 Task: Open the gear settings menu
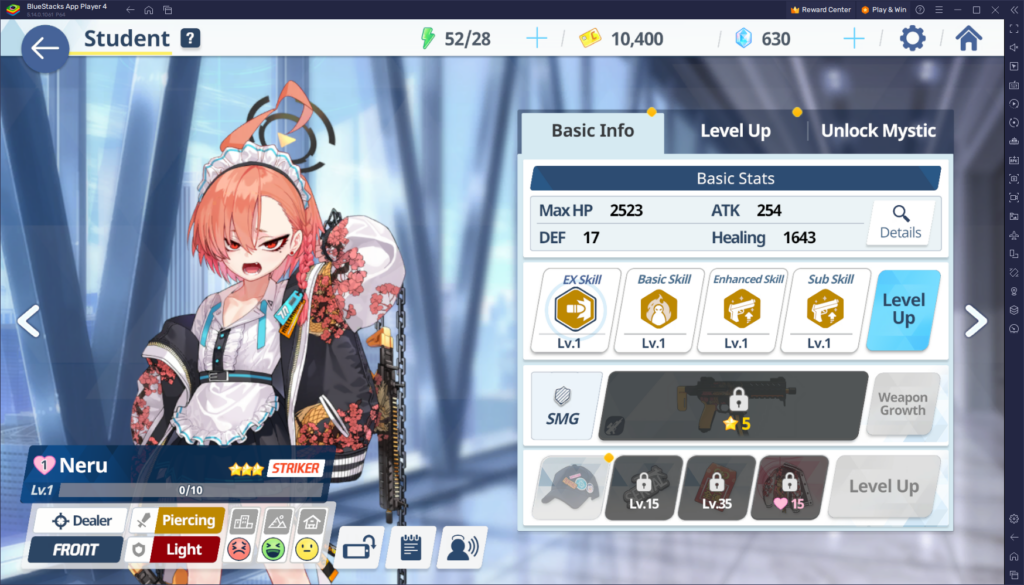tap(912, 39)
